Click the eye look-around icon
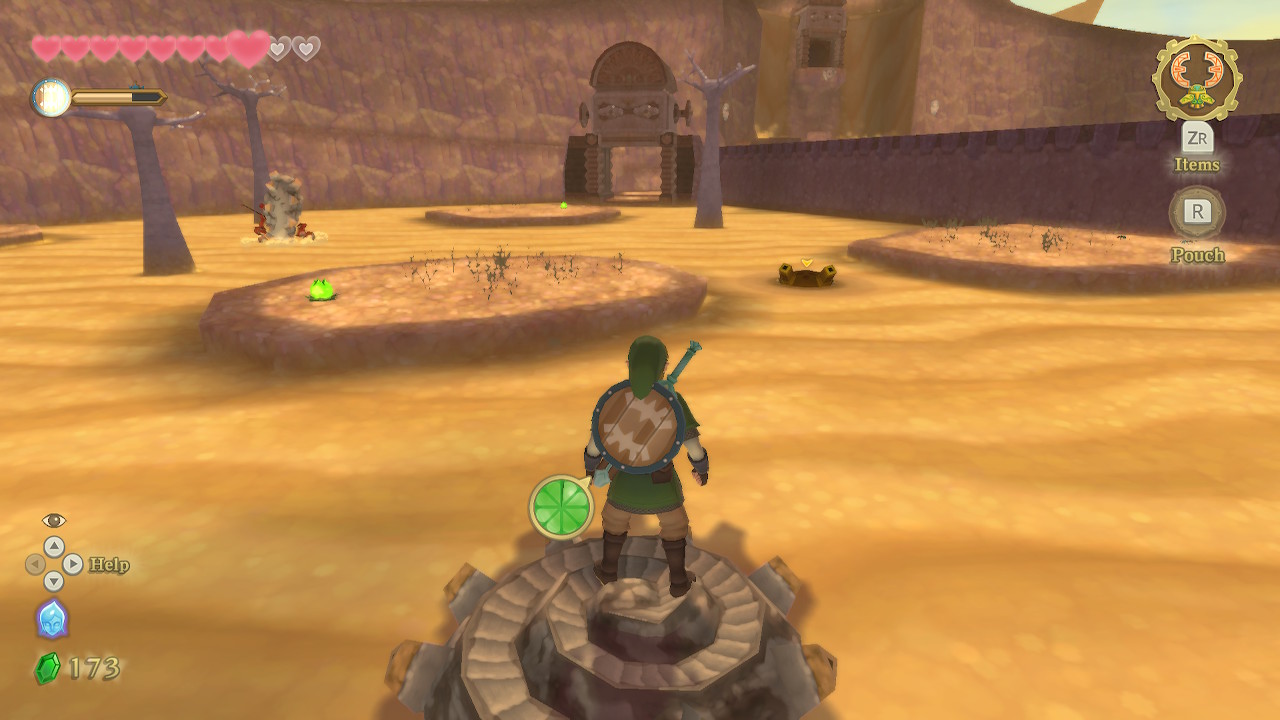 coord(54,520)
